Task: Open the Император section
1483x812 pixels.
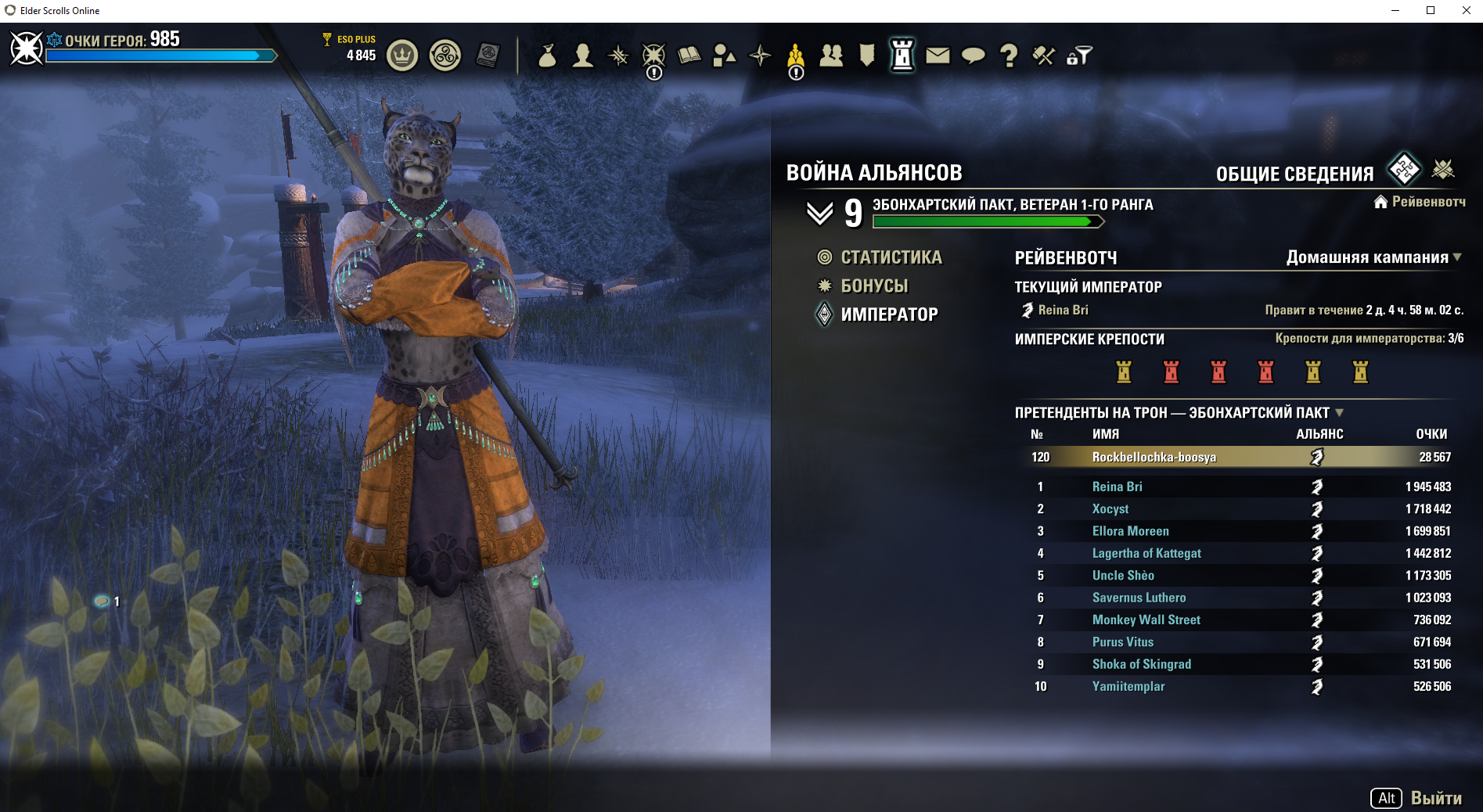Action: [889, 314]
